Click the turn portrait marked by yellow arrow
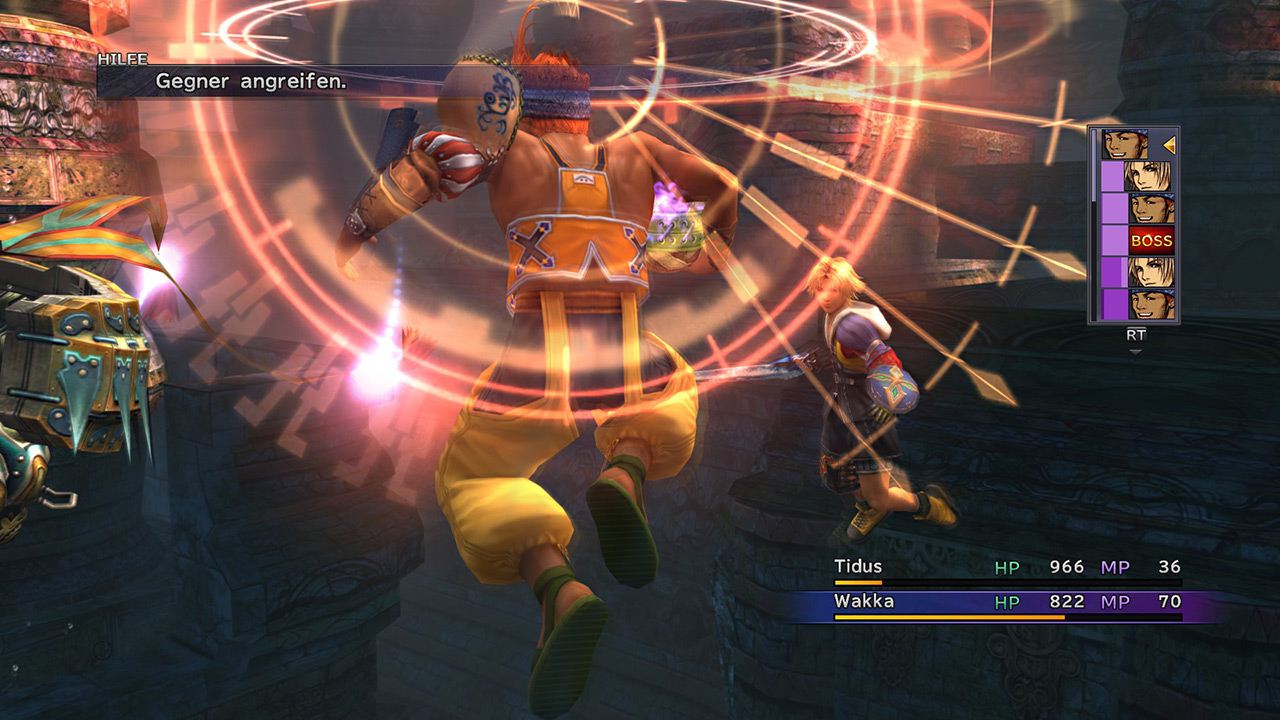The image size is (1280, 720). (1125, 145)
